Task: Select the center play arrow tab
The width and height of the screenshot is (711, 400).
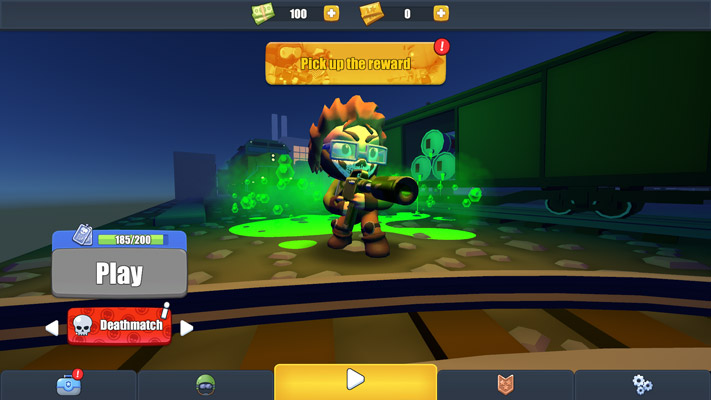Action: [355, 381]
